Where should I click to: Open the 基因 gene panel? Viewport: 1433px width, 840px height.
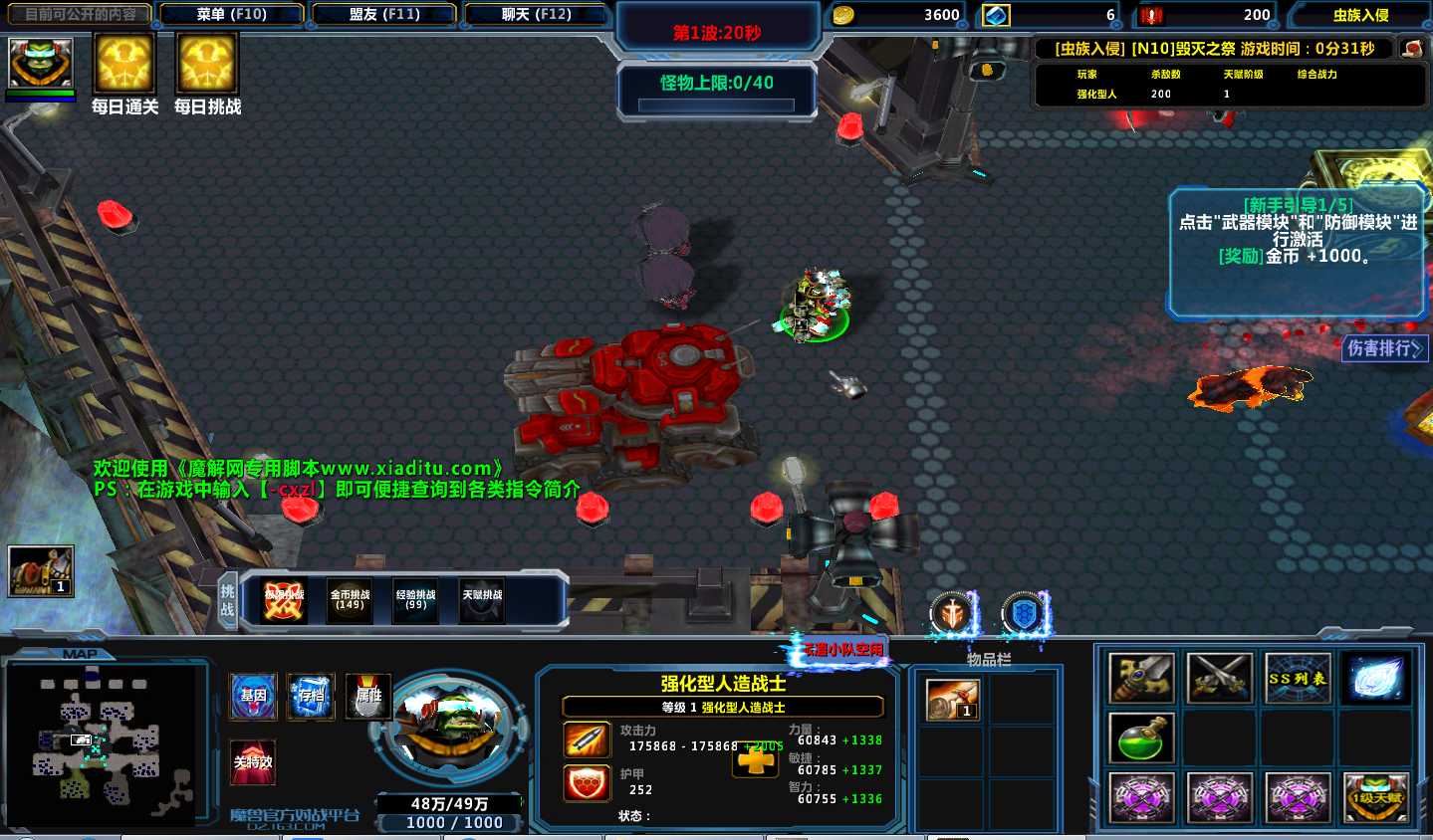click(254, 696)
